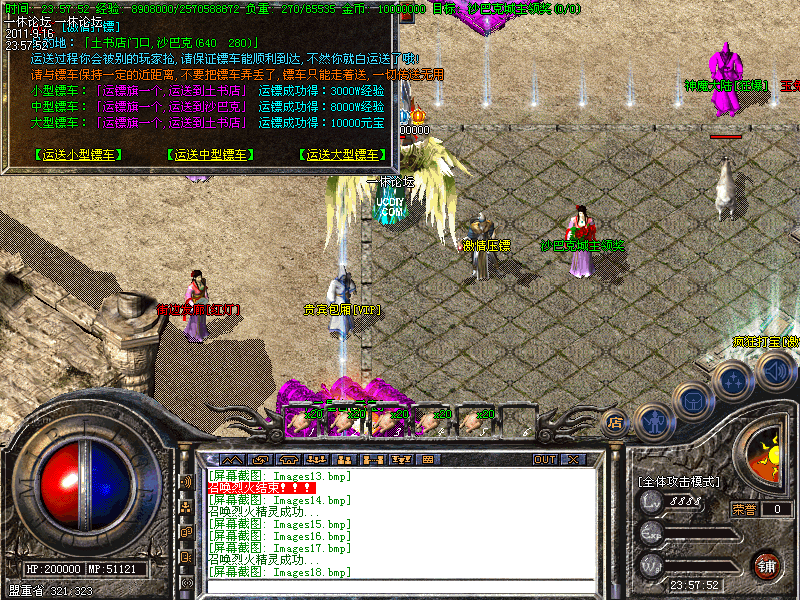Screen dimensions: 800x600
Task: Toggle the 全体攻击模式 attack mode label
Action: [x=679, y=482]
